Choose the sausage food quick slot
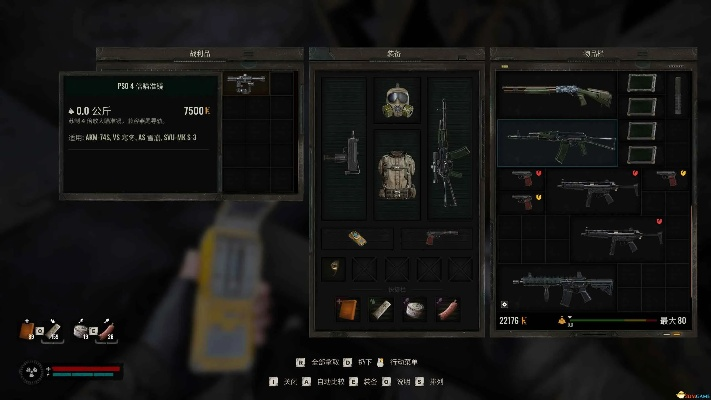 [448, 308]
